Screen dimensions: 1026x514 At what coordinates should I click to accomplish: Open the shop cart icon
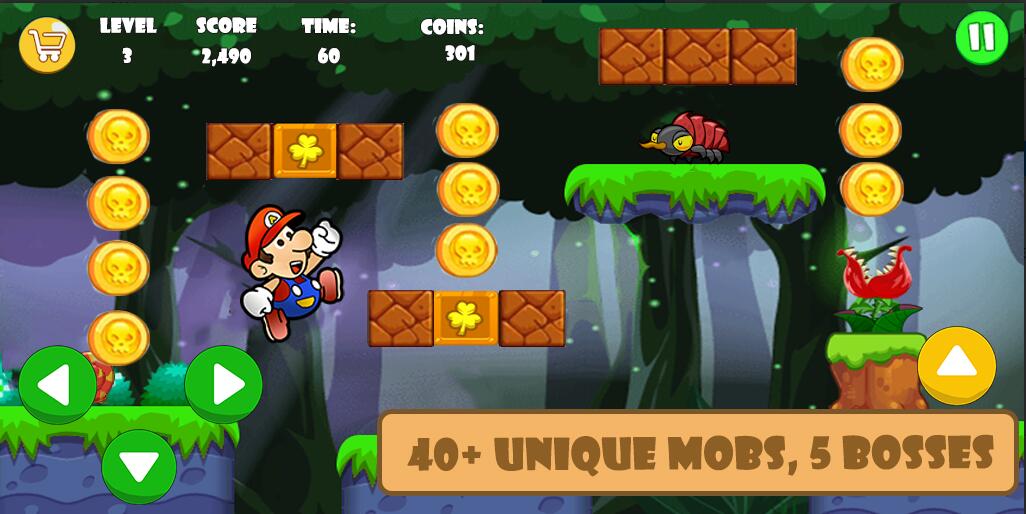[x=47, y=45]
